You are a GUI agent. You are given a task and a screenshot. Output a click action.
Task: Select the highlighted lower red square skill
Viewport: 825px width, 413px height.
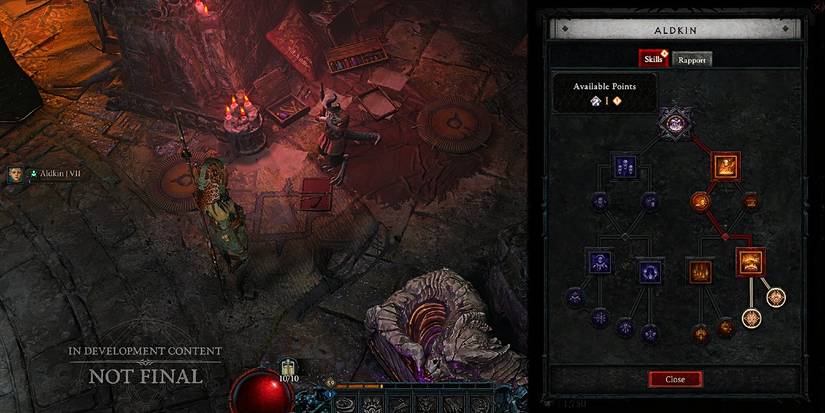[x=750, y=262]
